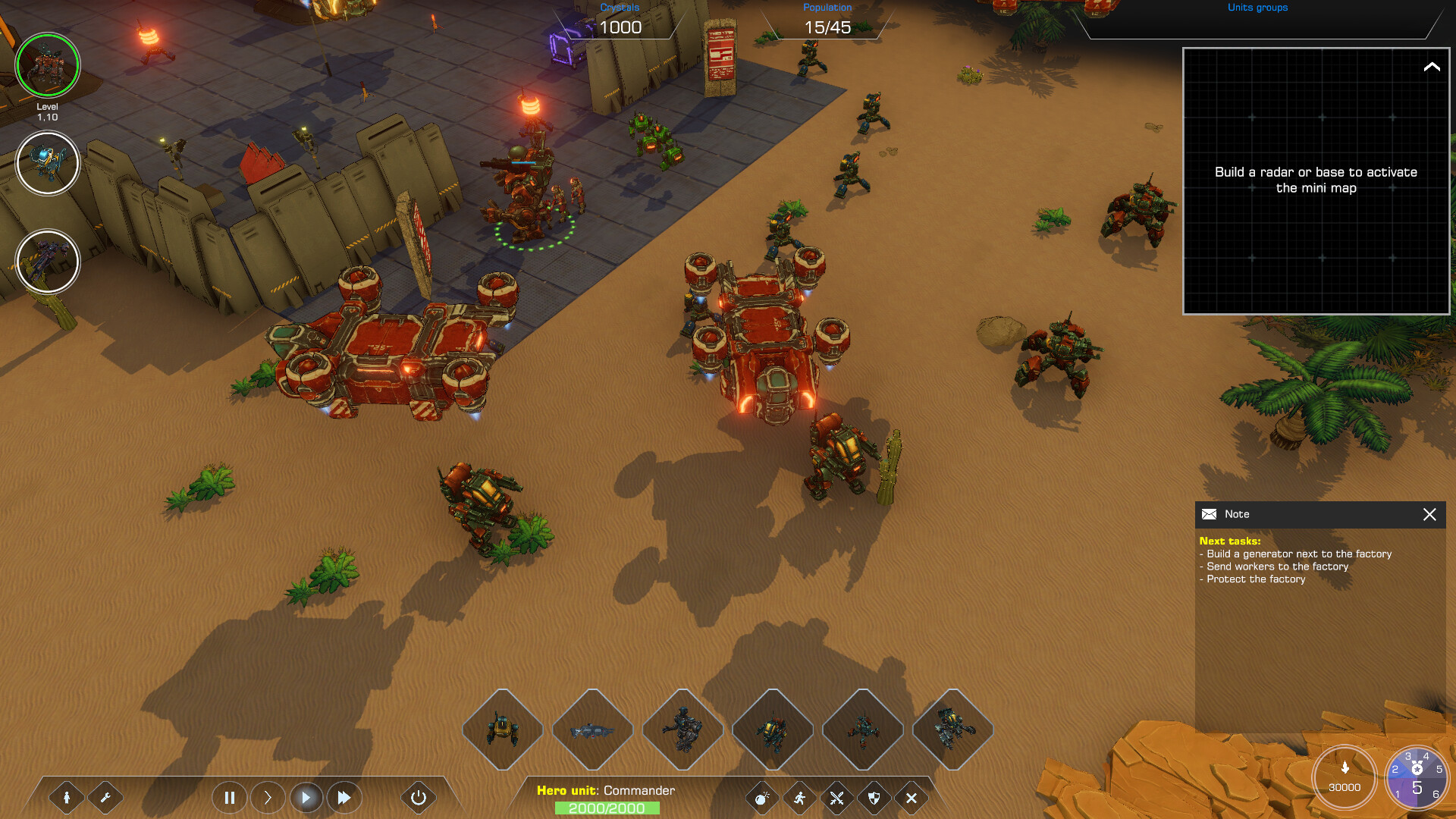This screenshot has height=819, width=1456.
Task: Cancel current action with the X icon
Action: coord(910,798)
